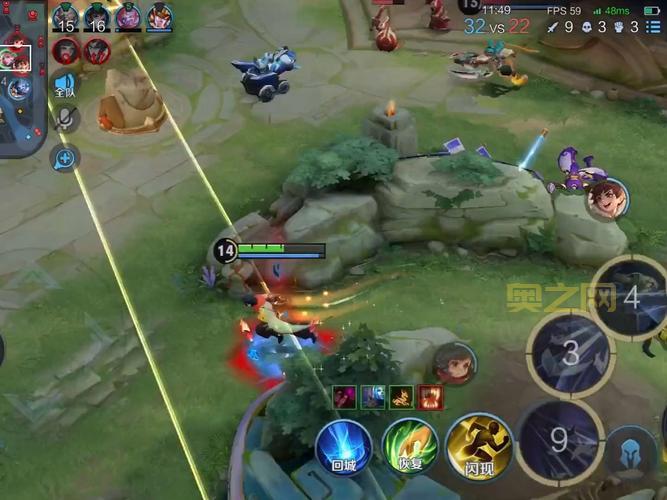The height and width of the screenshot is (500, 667).
Task: Toggle the muted microphone
Action: click(x=66, y=120)
